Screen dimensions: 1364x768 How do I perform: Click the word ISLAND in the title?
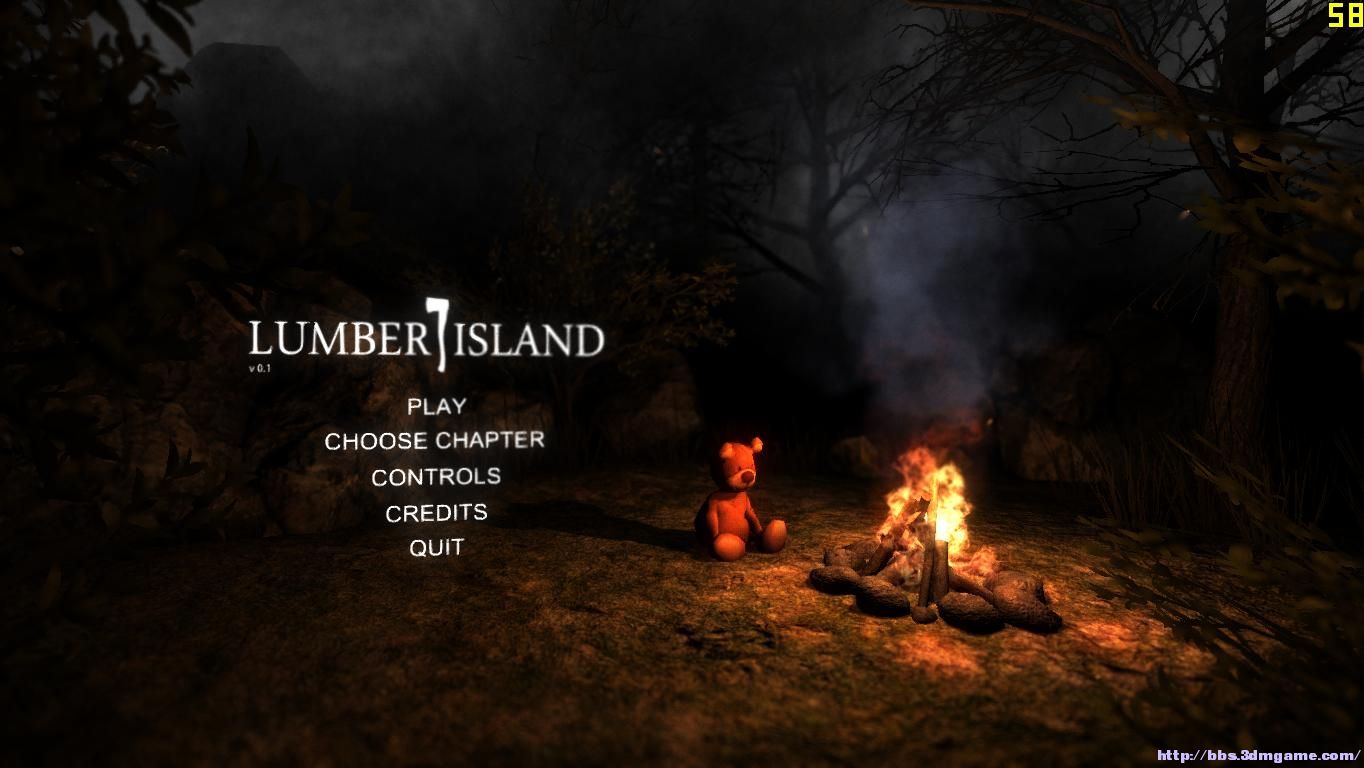(530, 340)
